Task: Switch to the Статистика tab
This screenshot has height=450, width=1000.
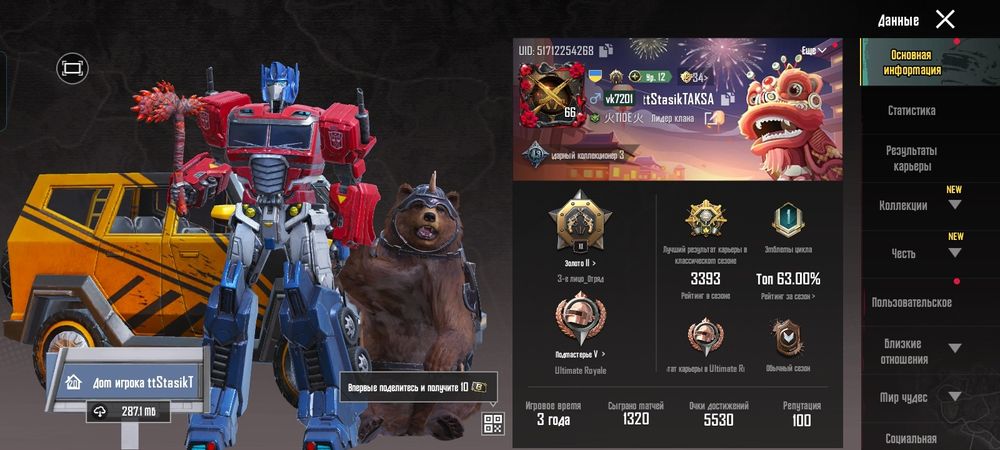Action: coord(911,111)
